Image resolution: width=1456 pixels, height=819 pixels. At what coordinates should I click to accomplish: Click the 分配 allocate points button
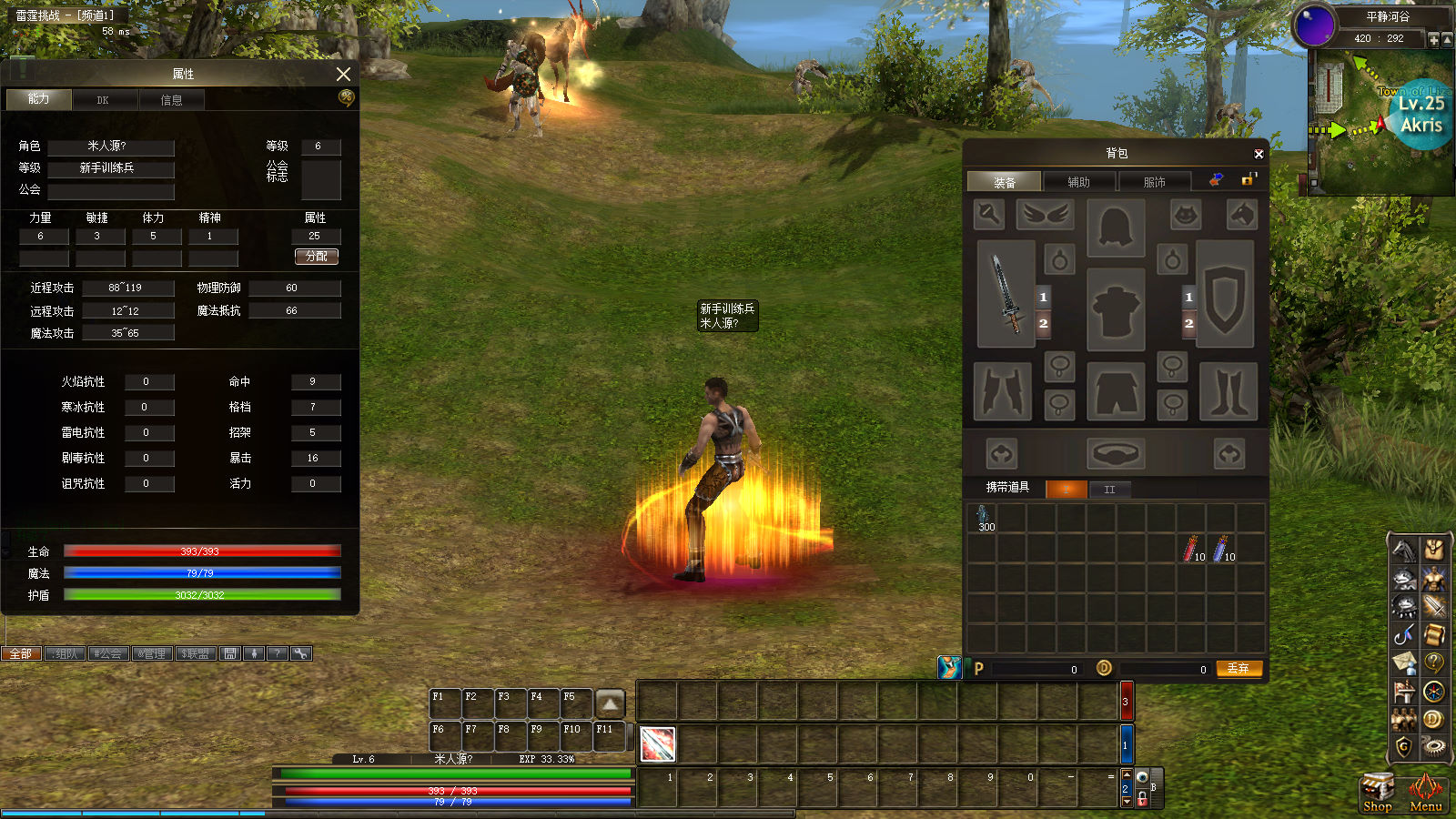click(317, 257)
